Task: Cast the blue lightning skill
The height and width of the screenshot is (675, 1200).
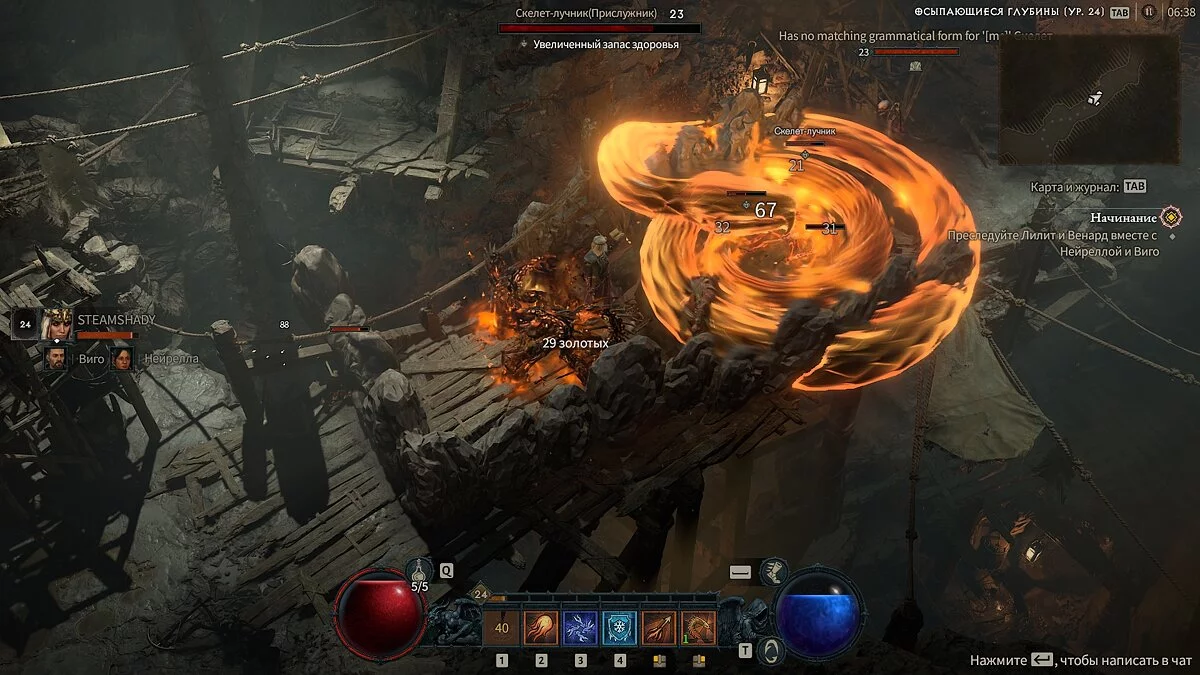Action: pos(580,628)
